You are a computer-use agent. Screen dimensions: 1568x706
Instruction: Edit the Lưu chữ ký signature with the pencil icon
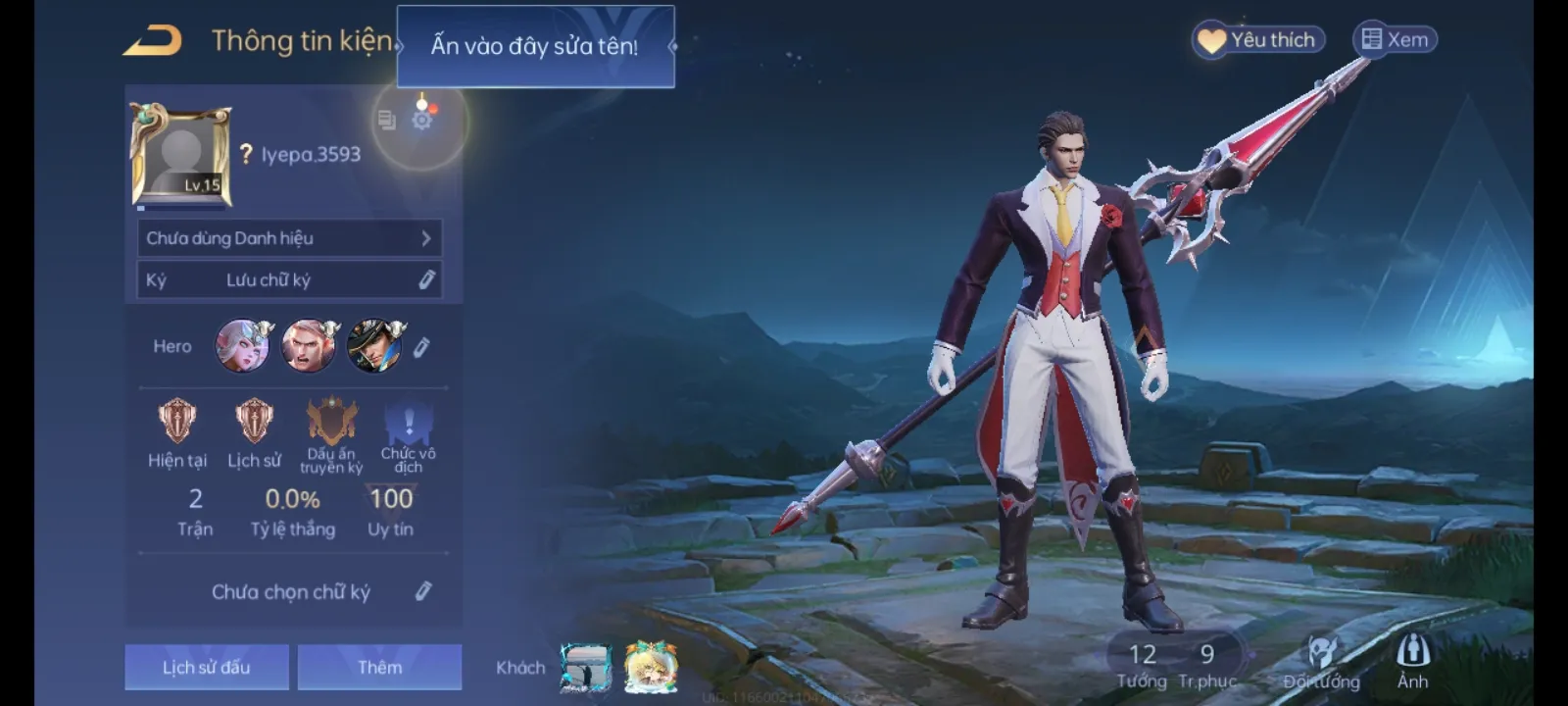tap(424, 278)
